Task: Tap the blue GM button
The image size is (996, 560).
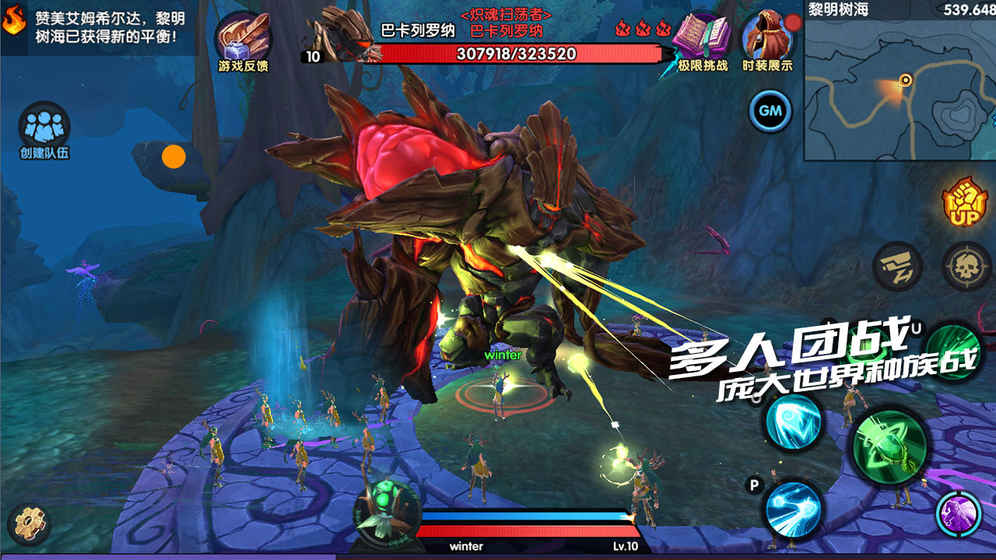Action: [770, 109]
